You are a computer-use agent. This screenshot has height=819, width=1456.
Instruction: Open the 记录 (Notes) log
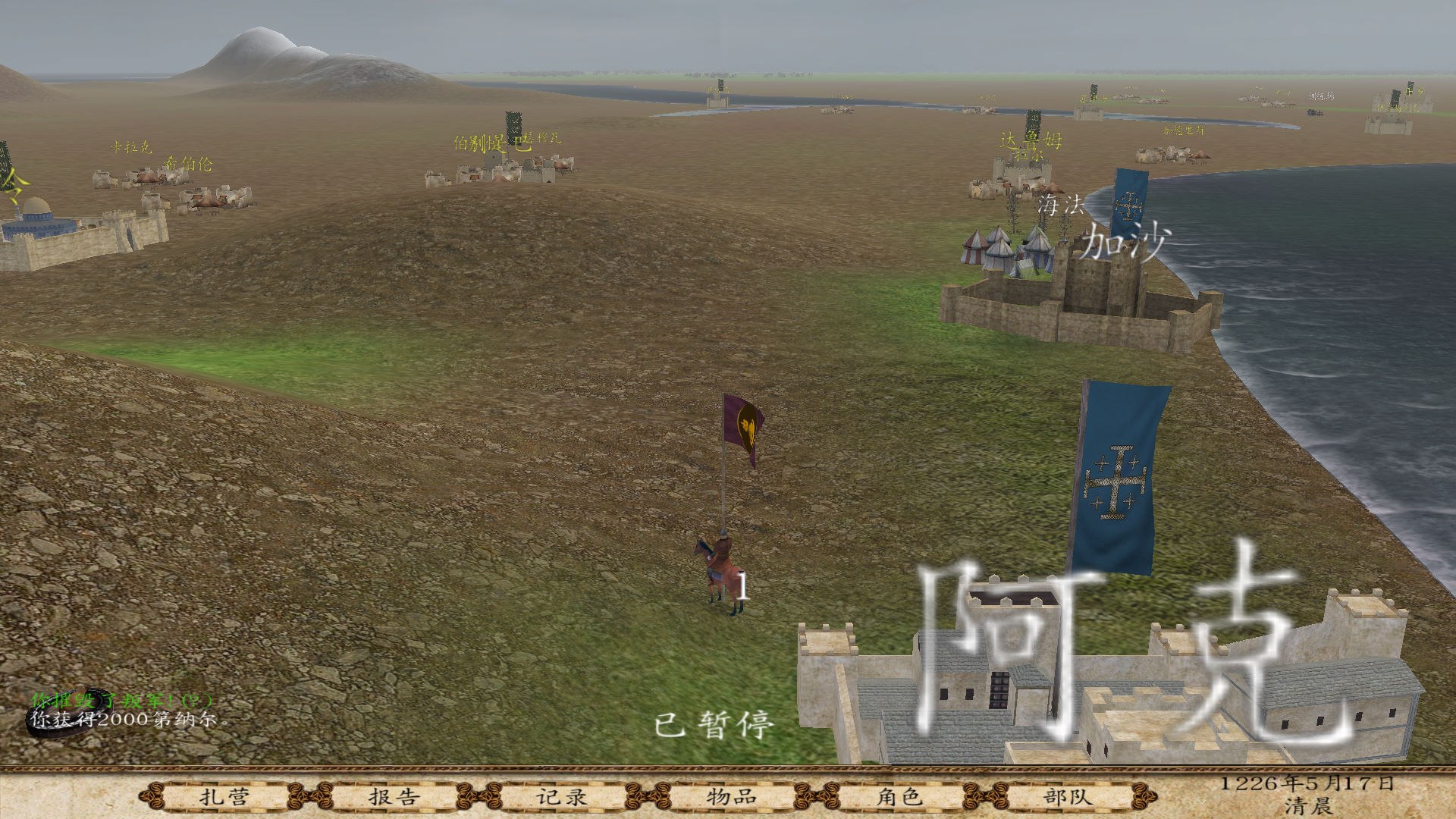[x=562, y=797]
